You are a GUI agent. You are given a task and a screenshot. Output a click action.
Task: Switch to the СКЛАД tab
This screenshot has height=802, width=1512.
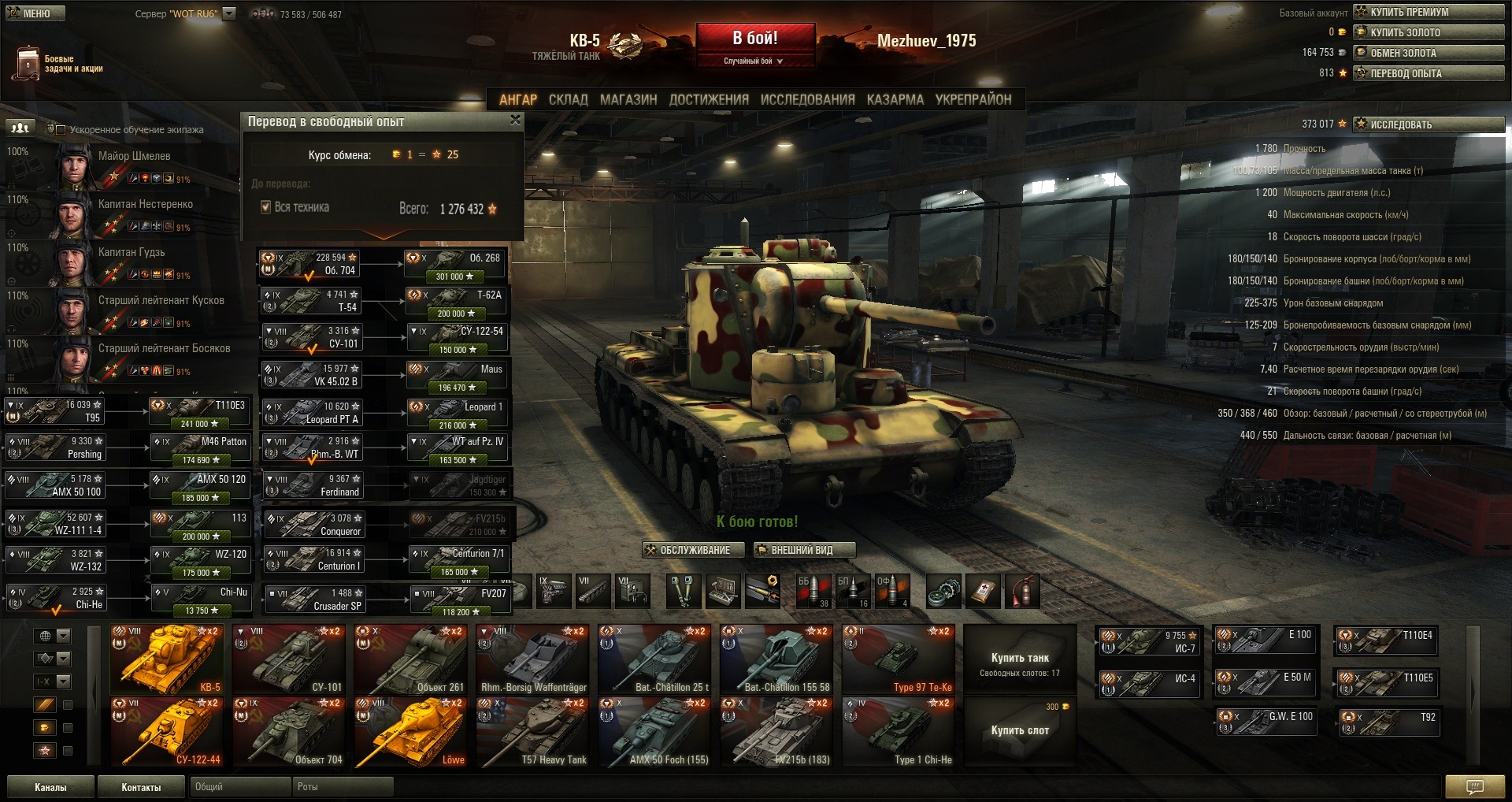click(x=568, y=99)
